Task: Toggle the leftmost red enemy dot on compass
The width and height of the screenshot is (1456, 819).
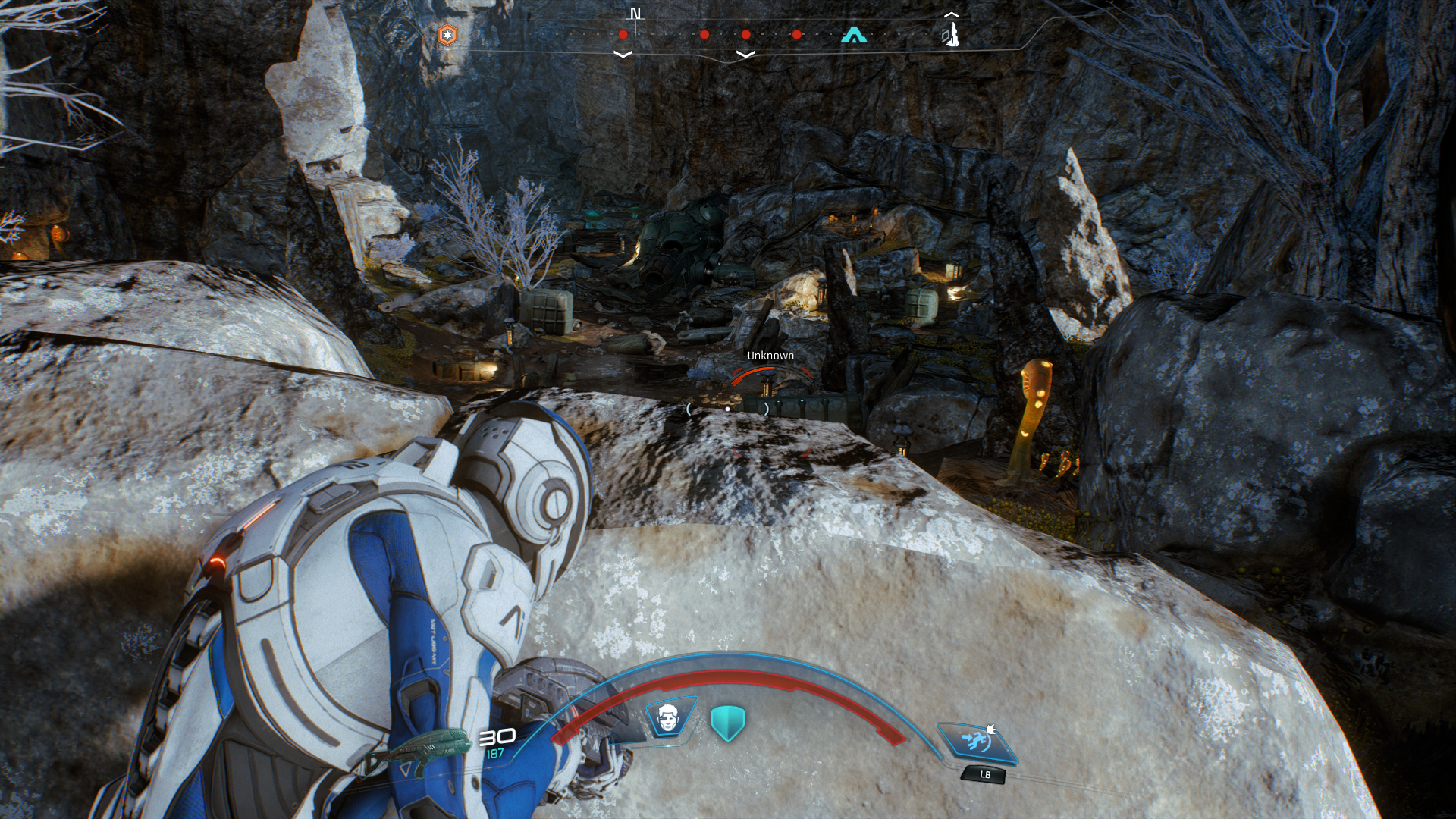Action: tap(622, 34)
